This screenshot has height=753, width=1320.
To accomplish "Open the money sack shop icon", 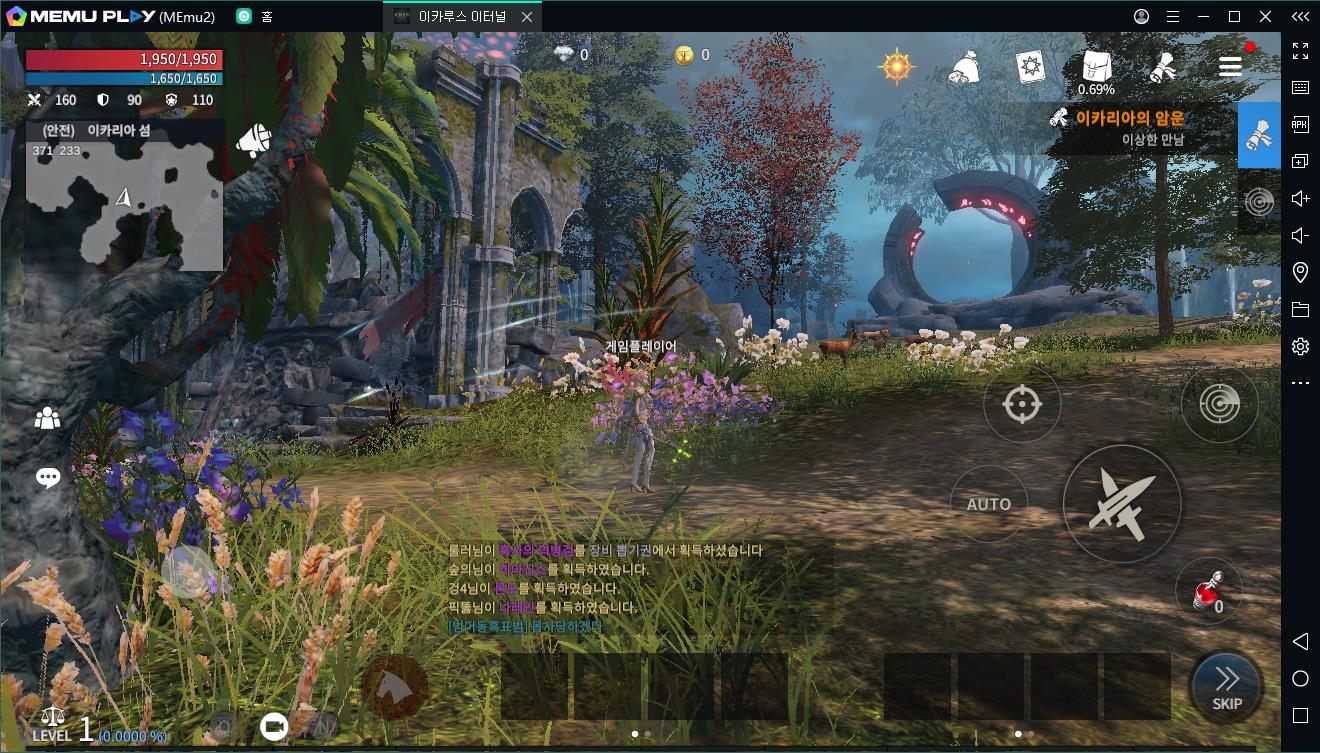I will 964,68.
